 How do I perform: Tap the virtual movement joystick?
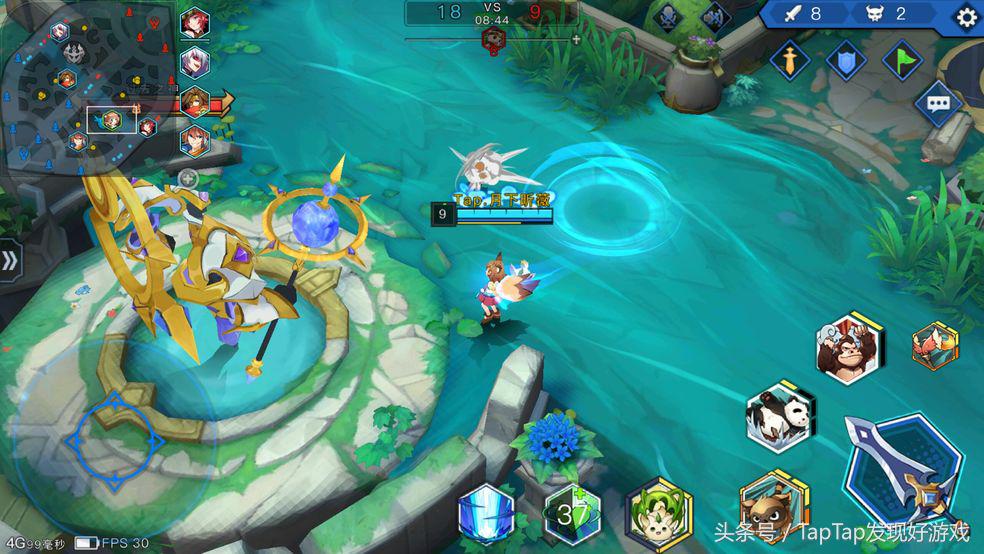tap(115, 440)
